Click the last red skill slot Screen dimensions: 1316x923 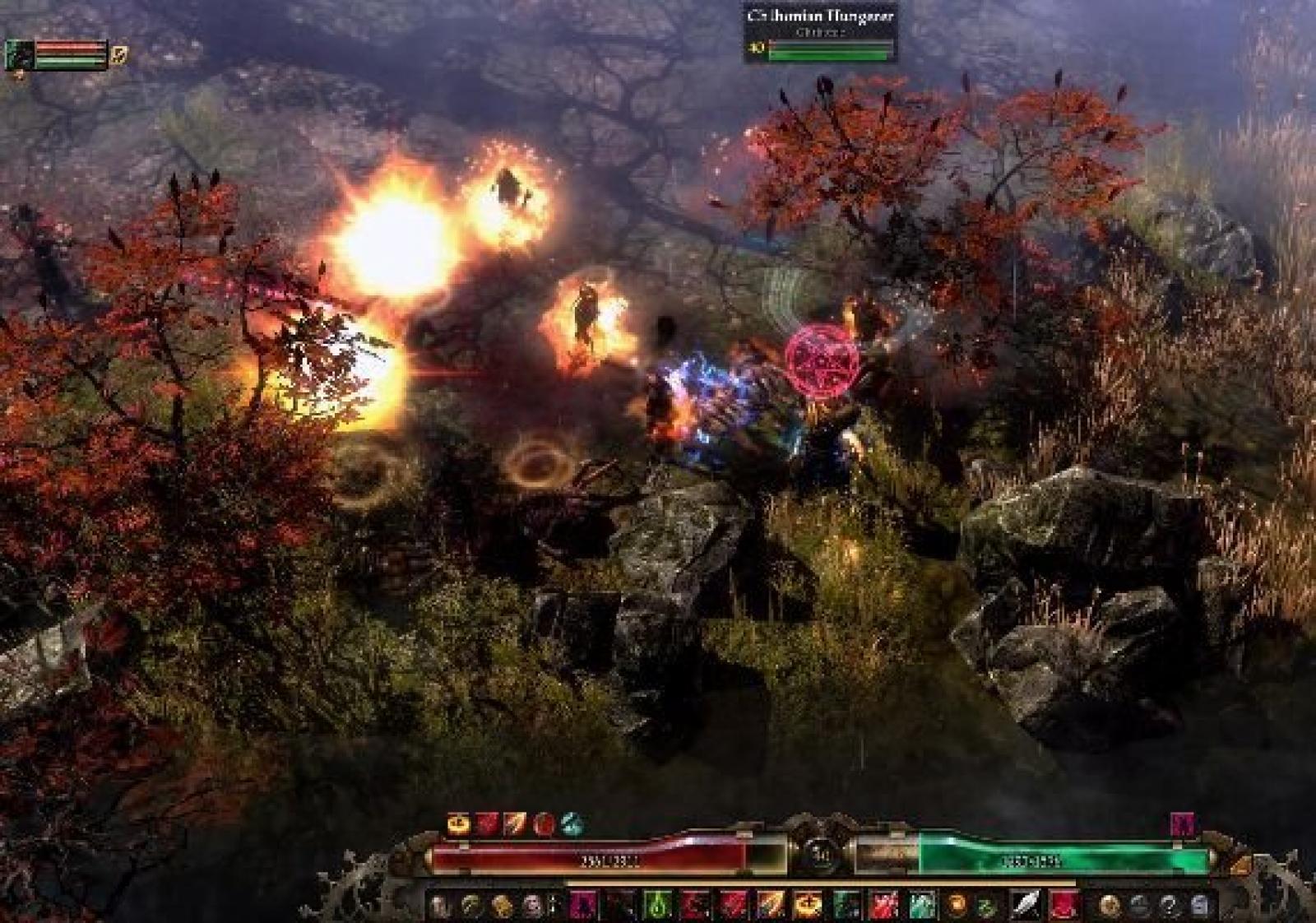coord(1063,905)
